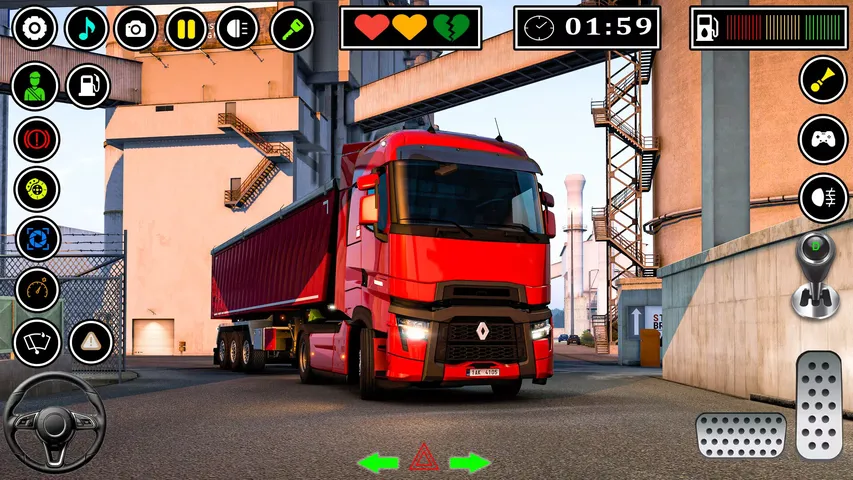Select the green driver icon
This screenshot has width=853, height=480.
pos(36,86)
